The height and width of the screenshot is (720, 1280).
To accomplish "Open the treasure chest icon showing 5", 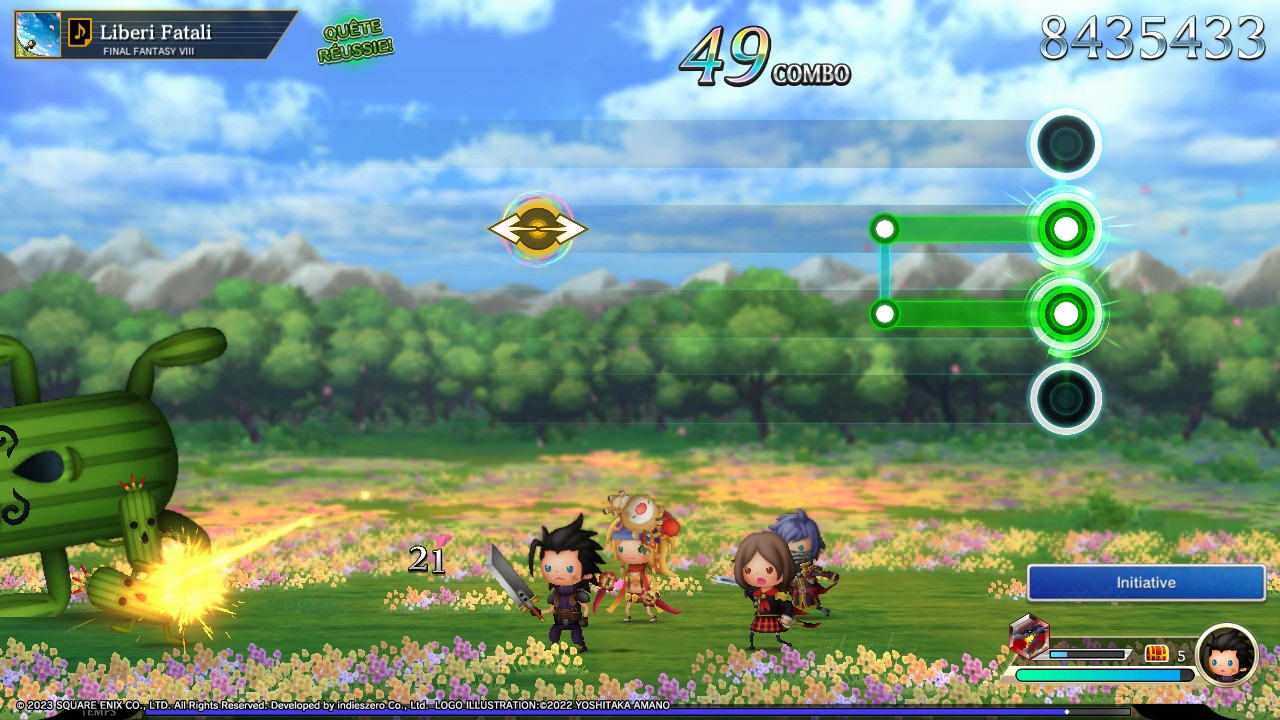I will (1157, 654).
